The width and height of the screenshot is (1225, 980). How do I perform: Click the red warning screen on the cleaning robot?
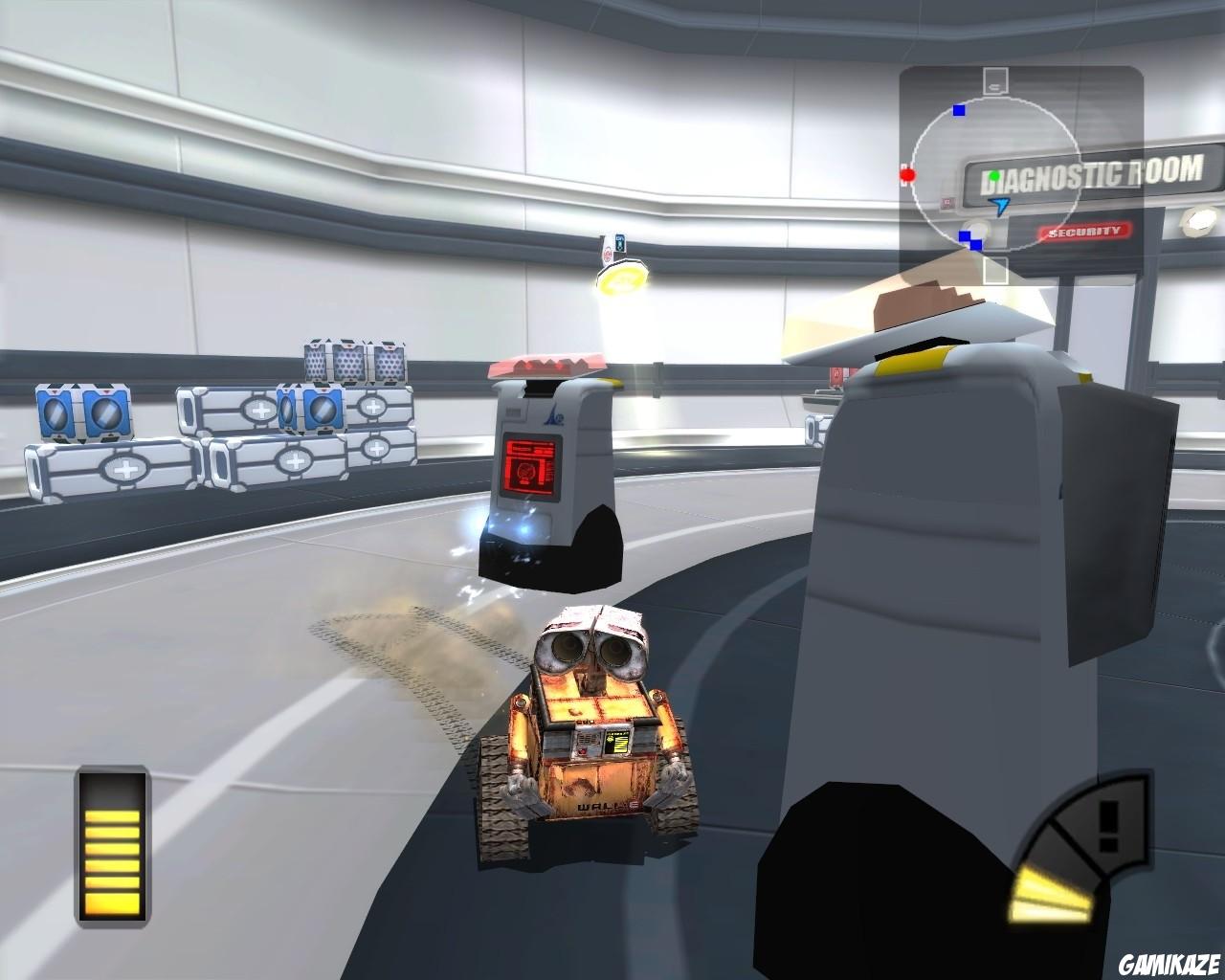click(x=530, y=466)
